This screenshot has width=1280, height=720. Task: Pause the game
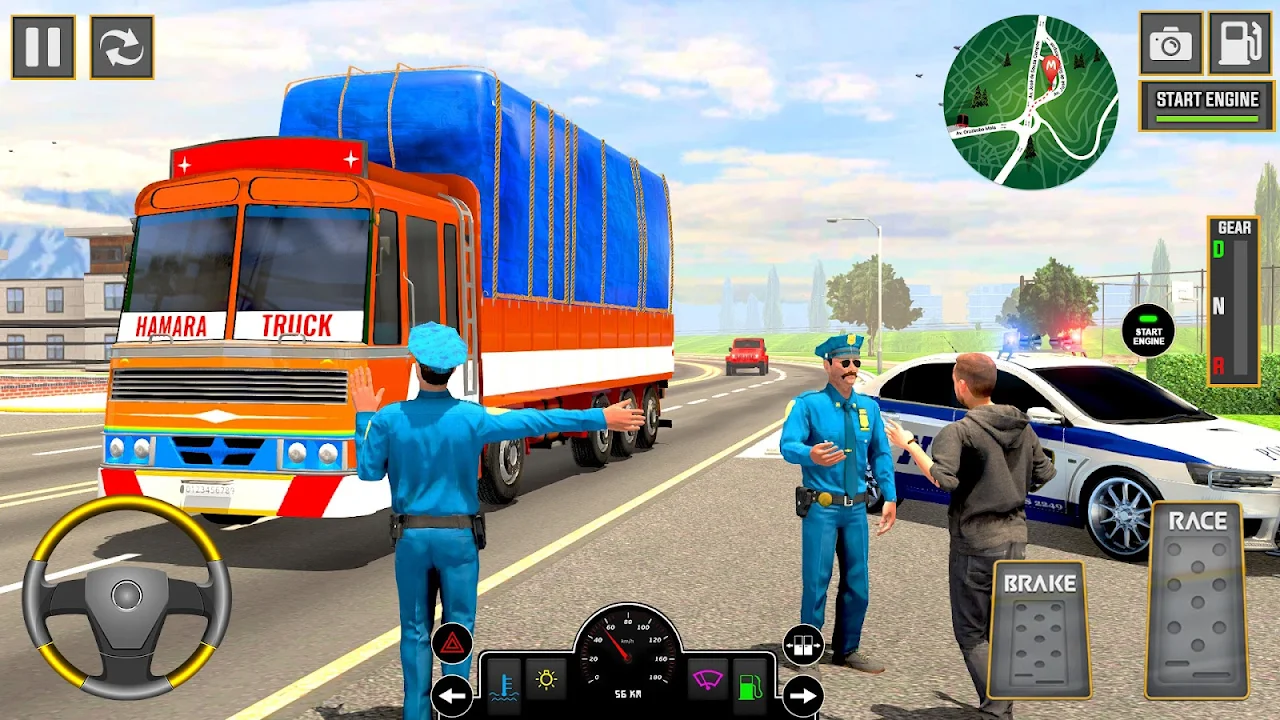tap(43, 47)
